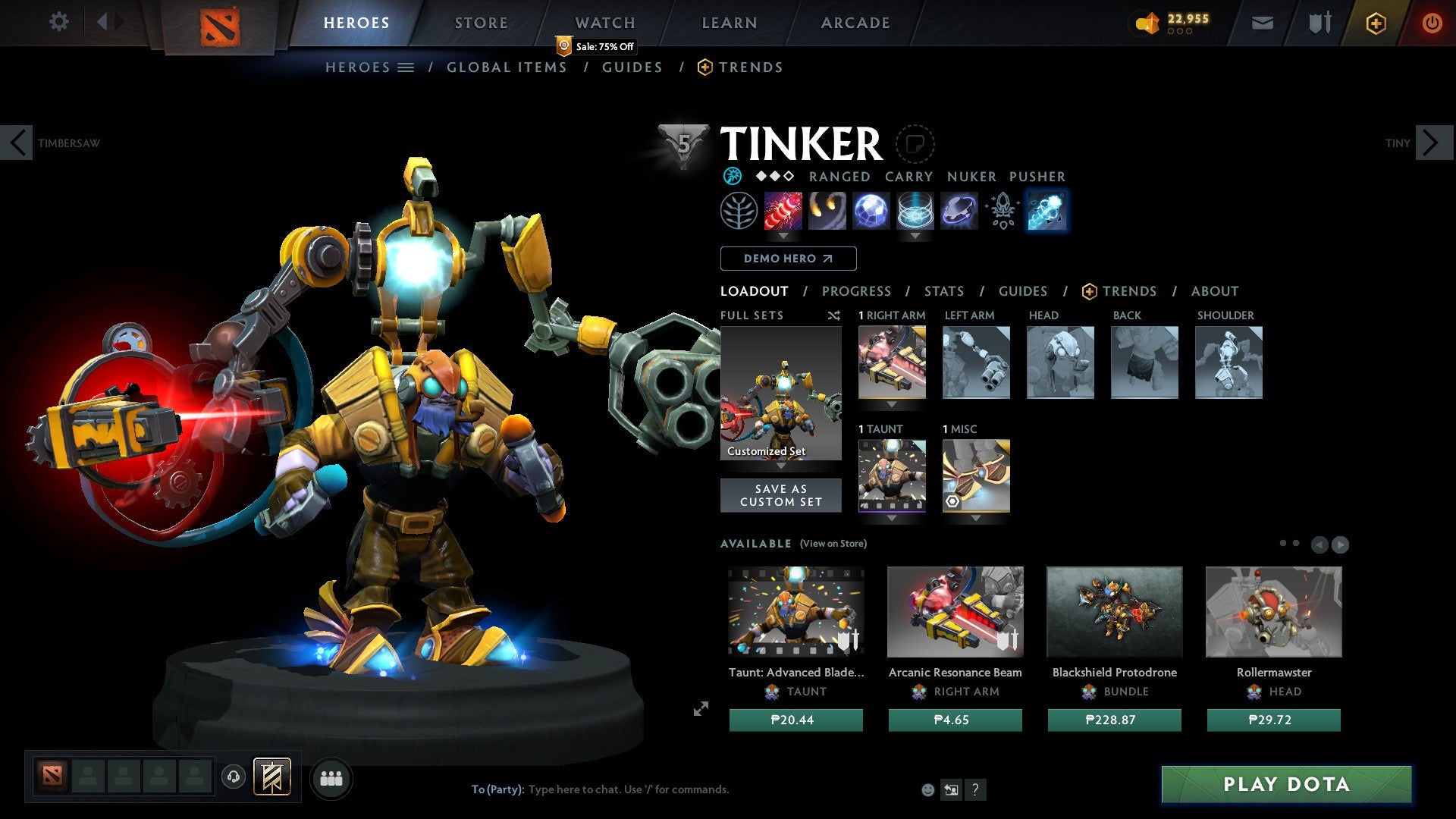1456x819 pixels.
Task: Open the ARCADE menu
Action: point(855,22)
